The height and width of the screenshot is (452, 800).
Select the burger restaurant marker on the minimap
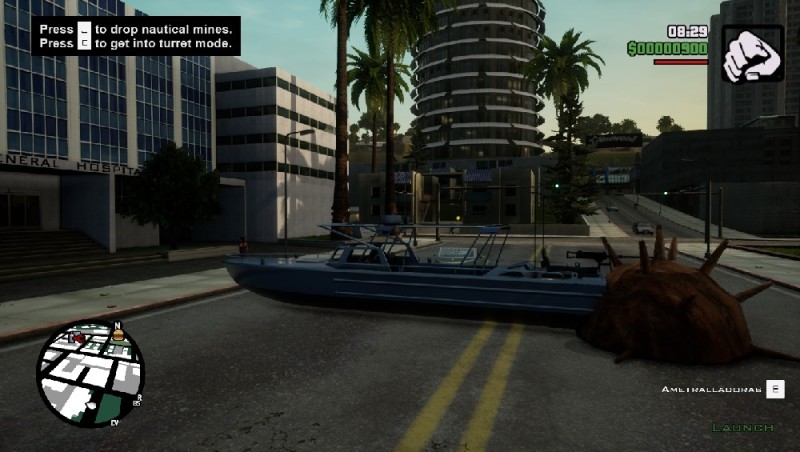[118, 336]
